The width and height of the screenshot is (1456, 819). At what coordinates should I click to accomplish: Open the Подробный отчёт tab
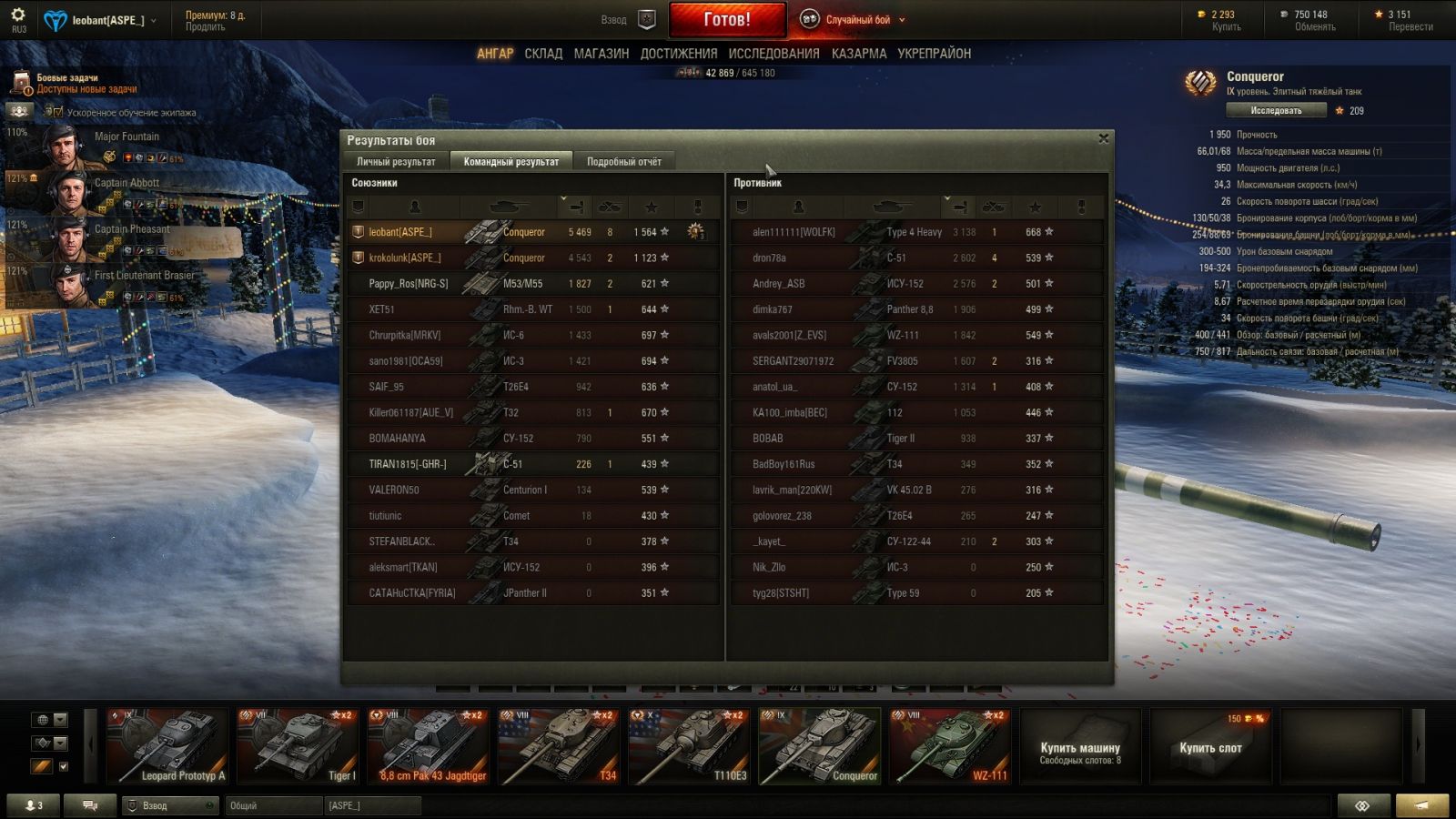623,162
